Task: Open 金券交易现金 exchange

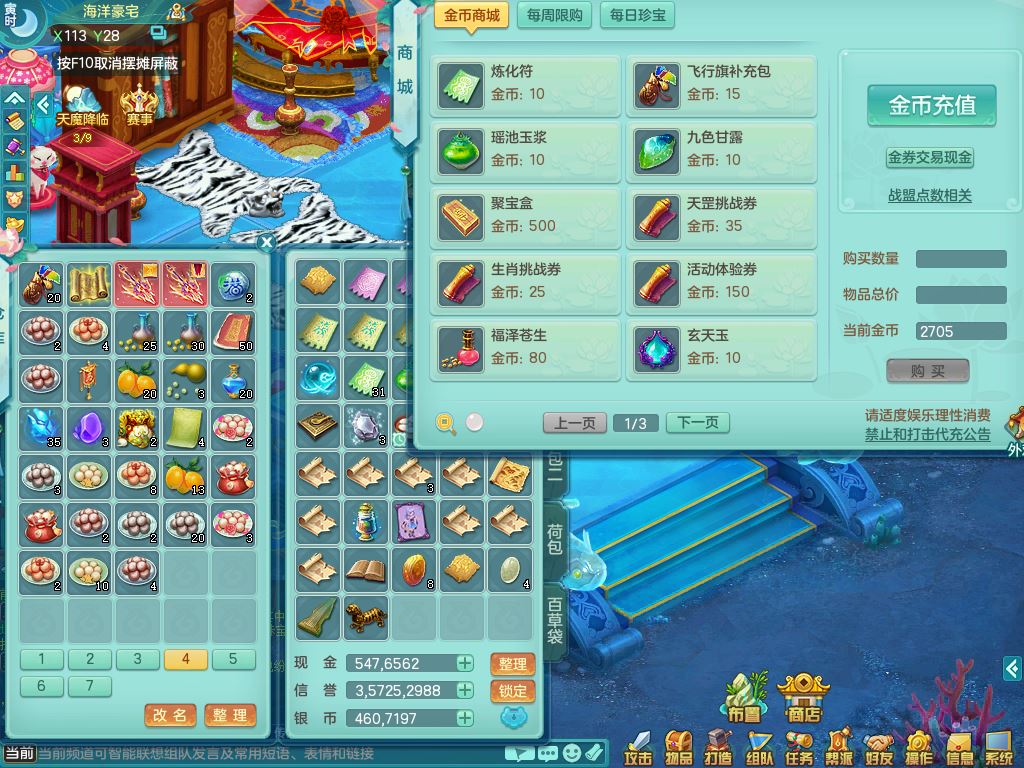Action: (x=930, y=158)
